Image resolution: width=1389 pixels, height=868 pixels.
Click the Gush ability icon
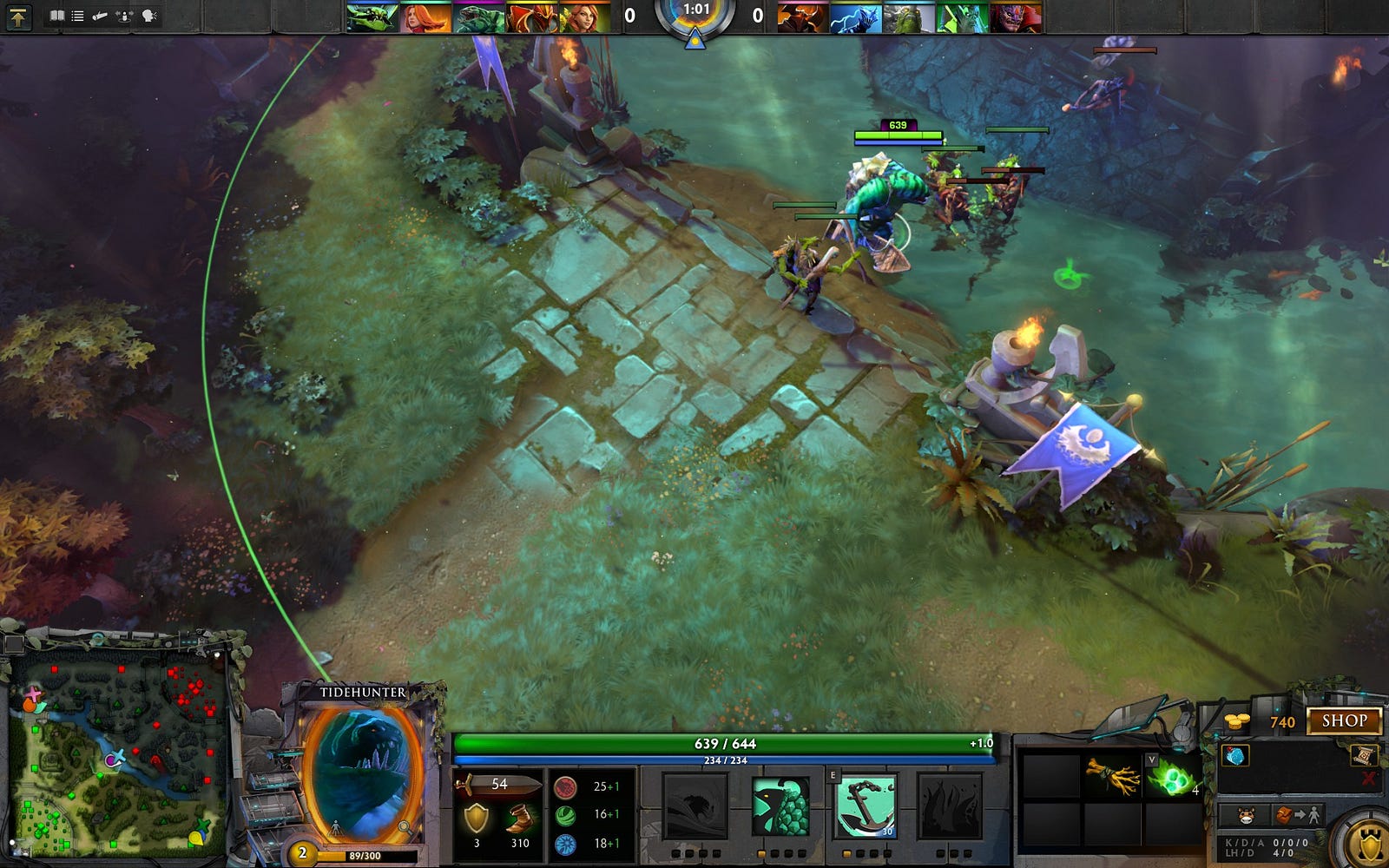[694, 806]
